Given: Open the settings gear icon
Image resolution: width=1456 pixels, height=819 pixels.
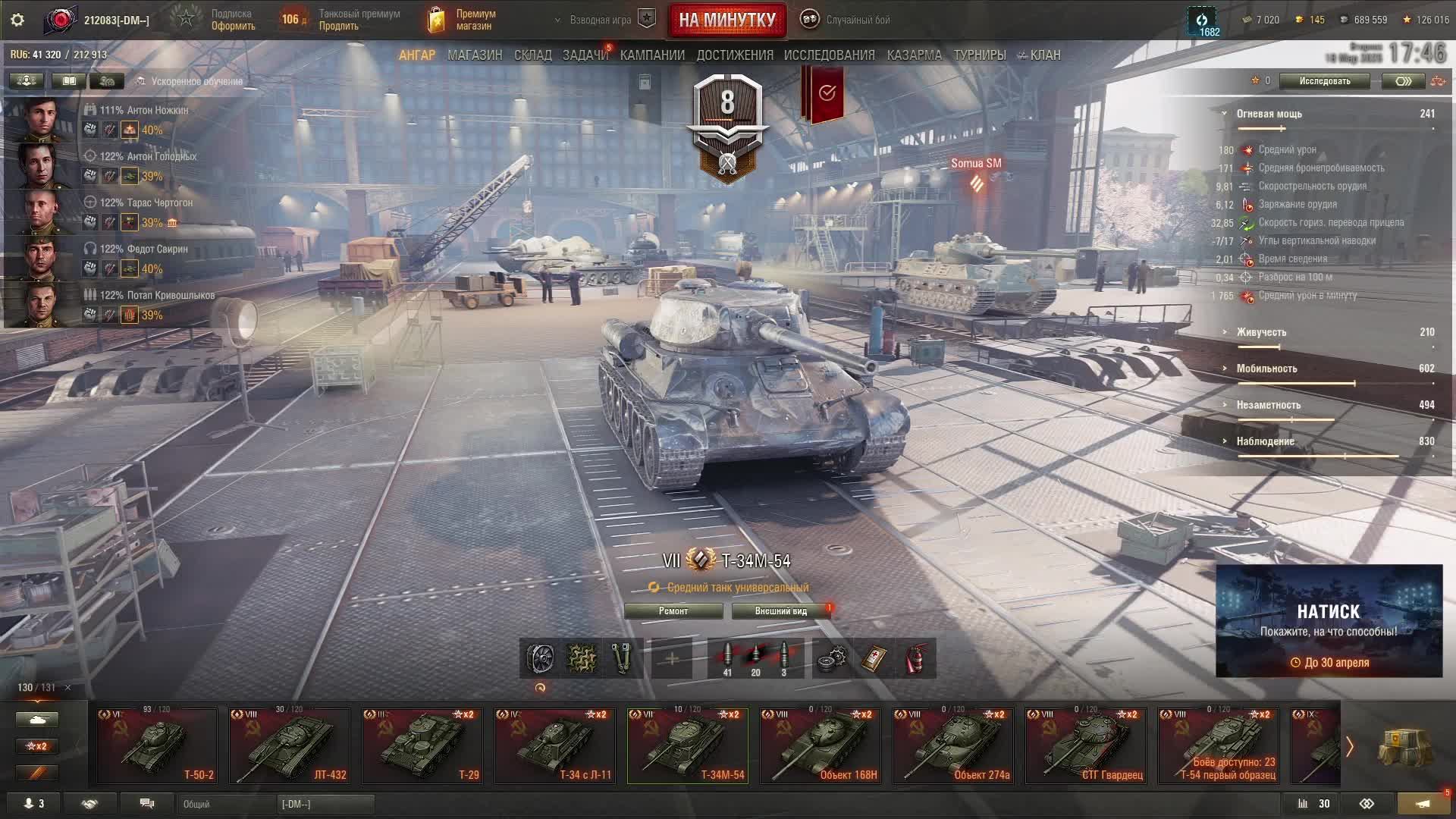Looking at the screenshot, I should point(17,20).
